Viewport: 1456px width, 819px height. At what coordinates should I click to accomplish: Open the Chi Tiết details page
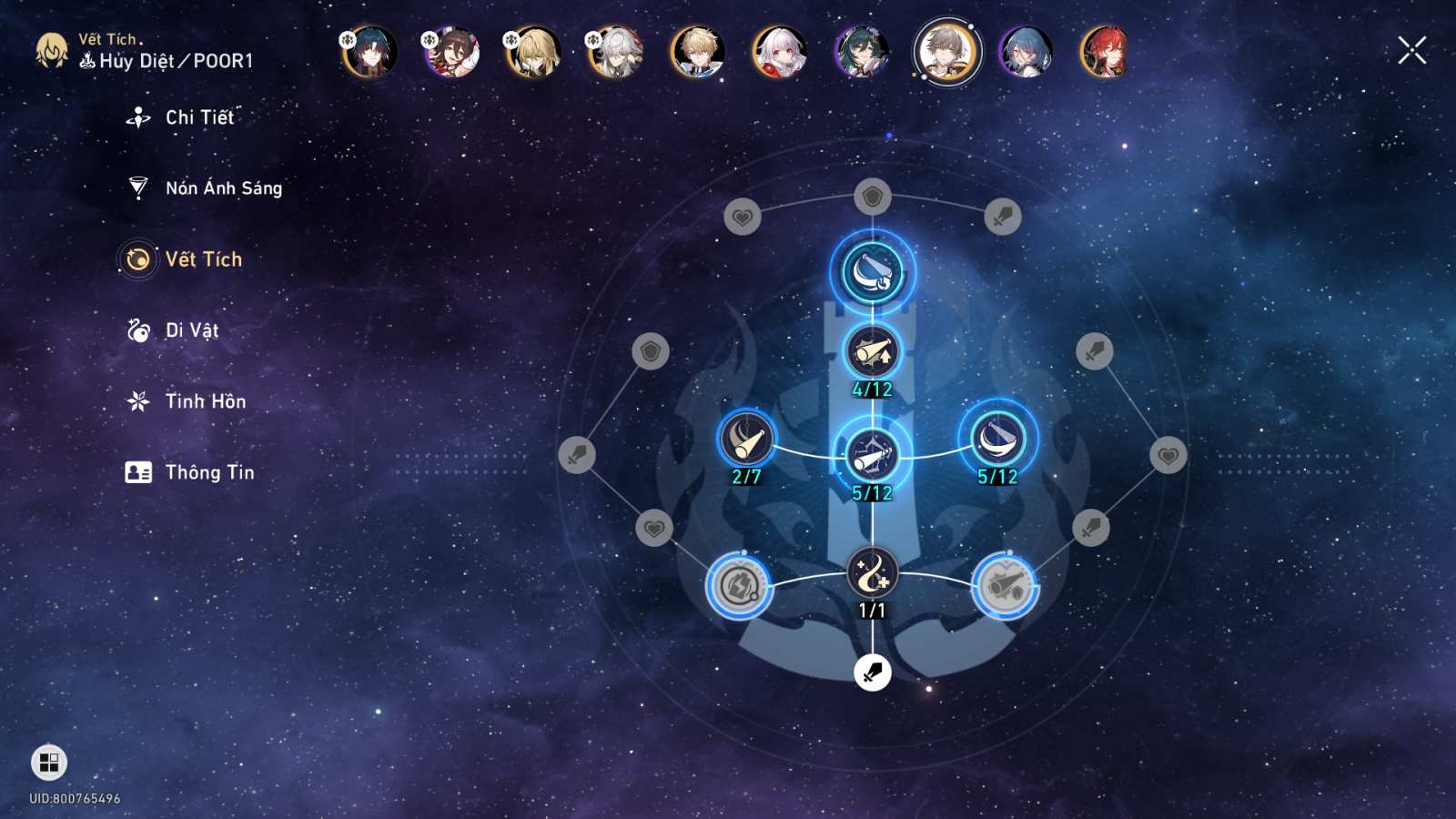(199, 117)
